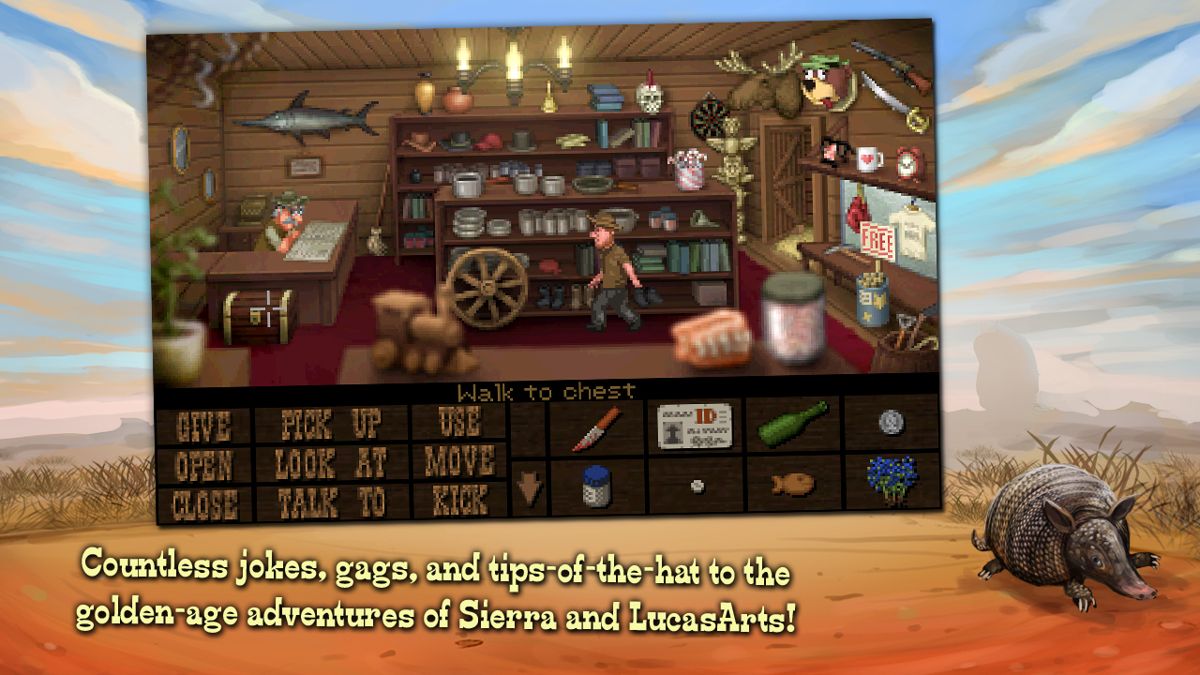Select the OPEN verb
The image size is (1200, 675).
point(203,464)
